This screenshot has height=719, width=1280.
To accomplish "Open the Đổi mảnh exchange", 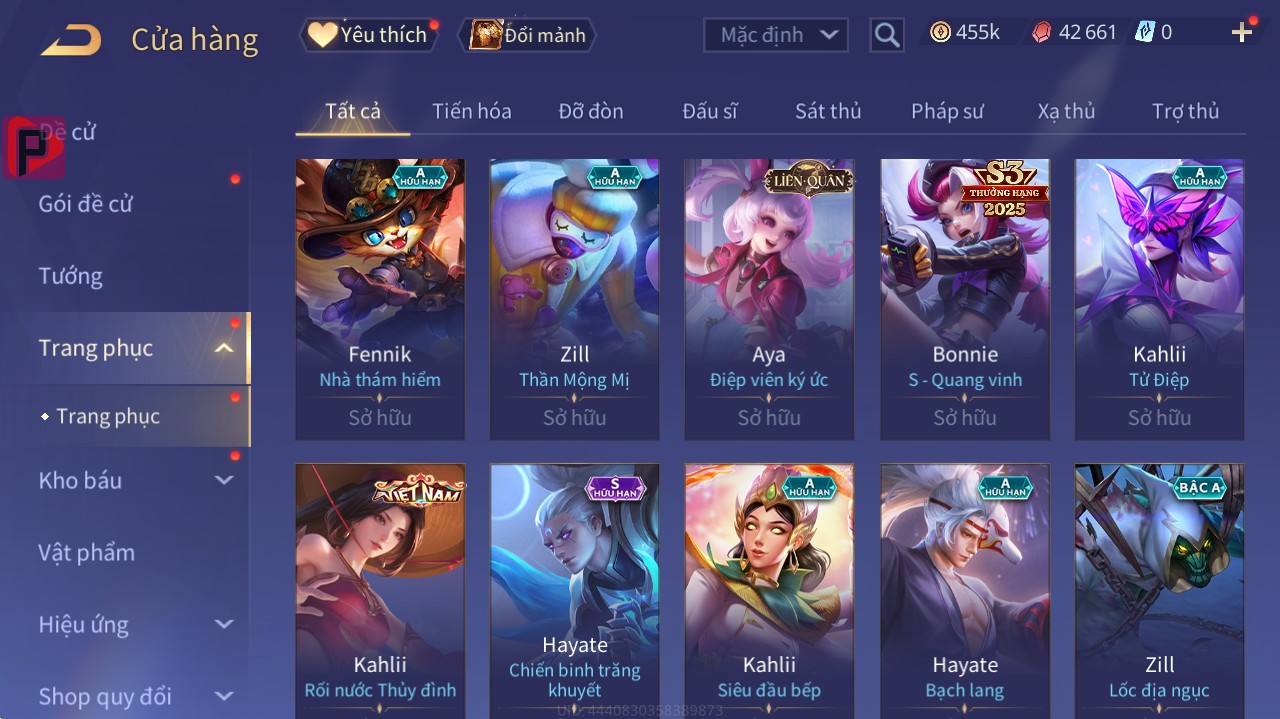I will pyautogui.click(x=527, y=36).
